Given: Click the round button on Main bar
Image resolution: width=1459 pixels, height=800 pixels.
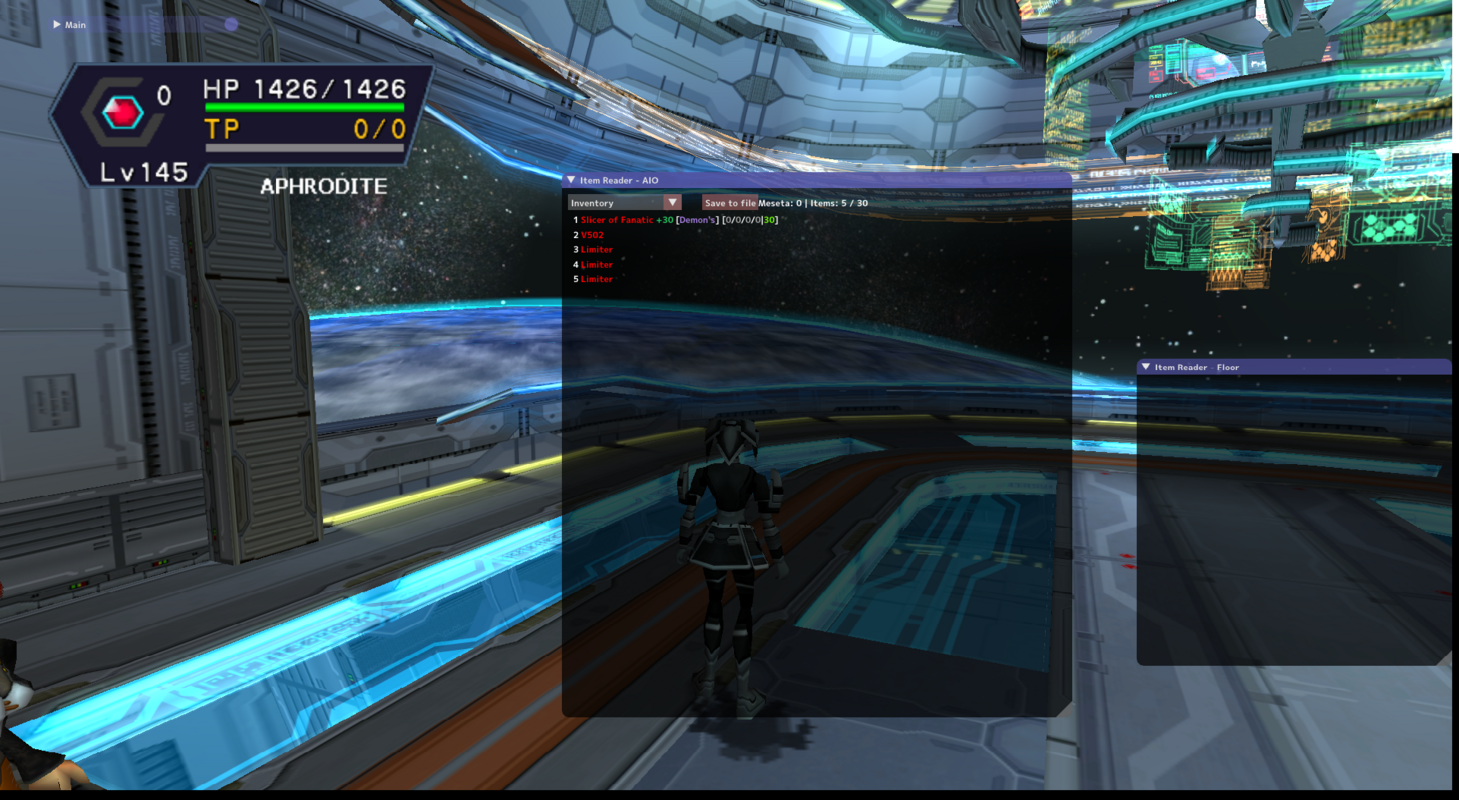Looking at the screenshot, I should (x=231, y=24).
